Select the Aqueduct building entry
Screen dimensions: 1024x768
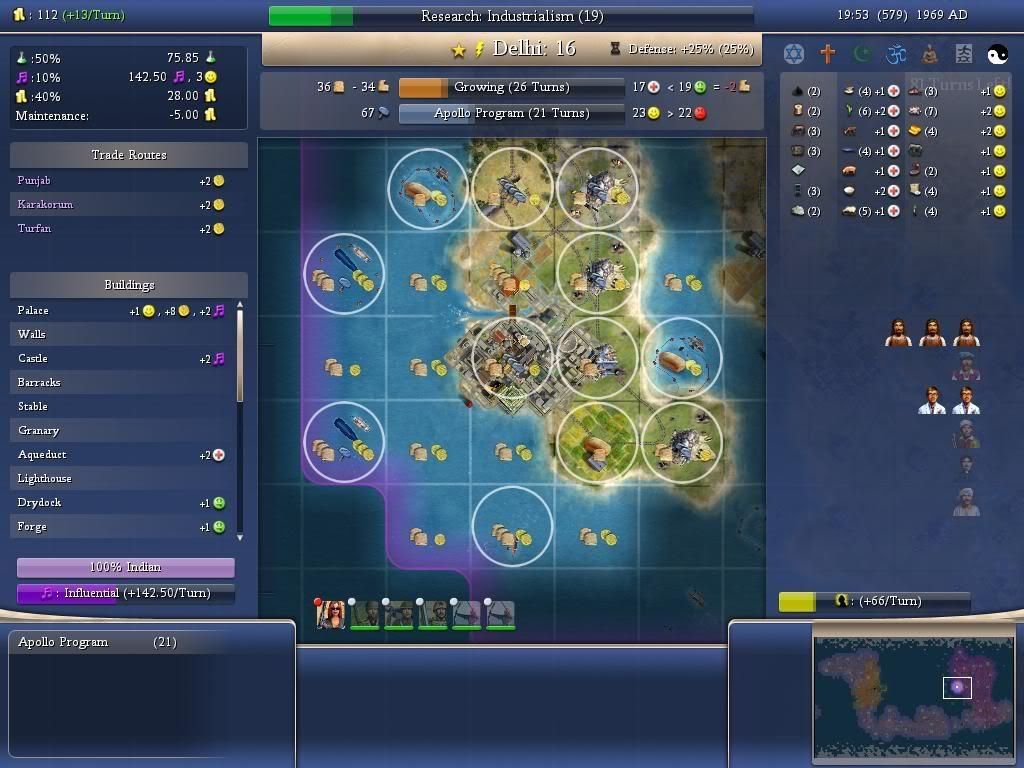[120, 455]
